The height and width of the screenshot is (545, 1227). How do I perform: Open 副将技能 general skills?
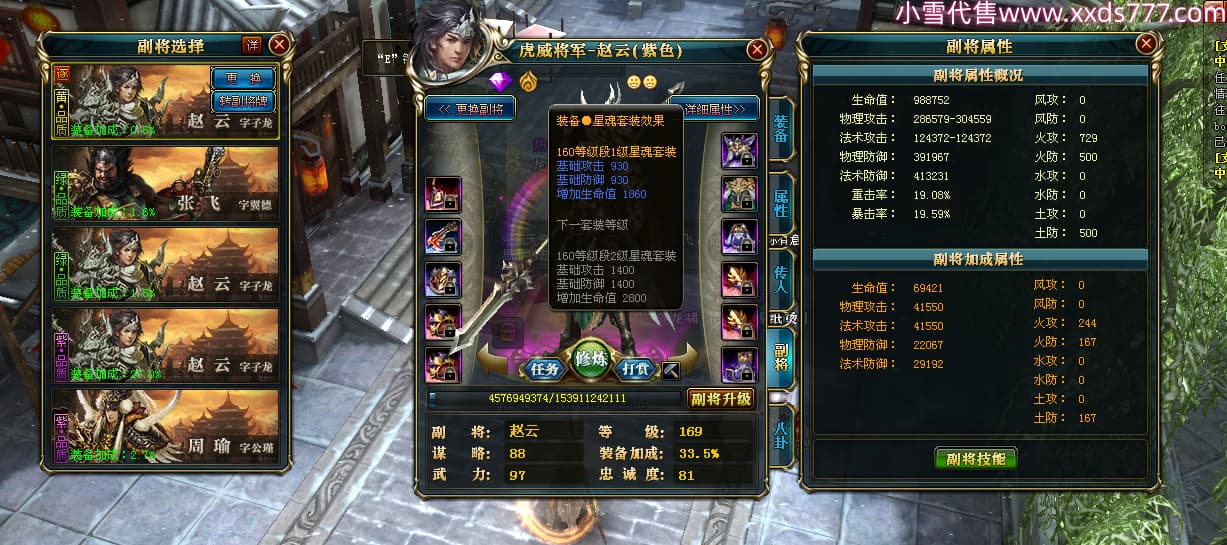975,459
